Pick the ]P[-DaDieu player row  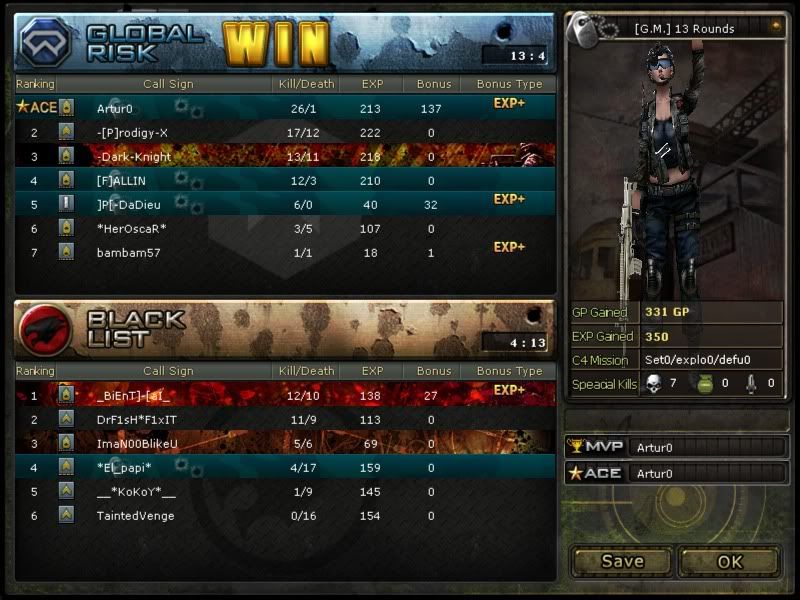(x=285, y=205)
